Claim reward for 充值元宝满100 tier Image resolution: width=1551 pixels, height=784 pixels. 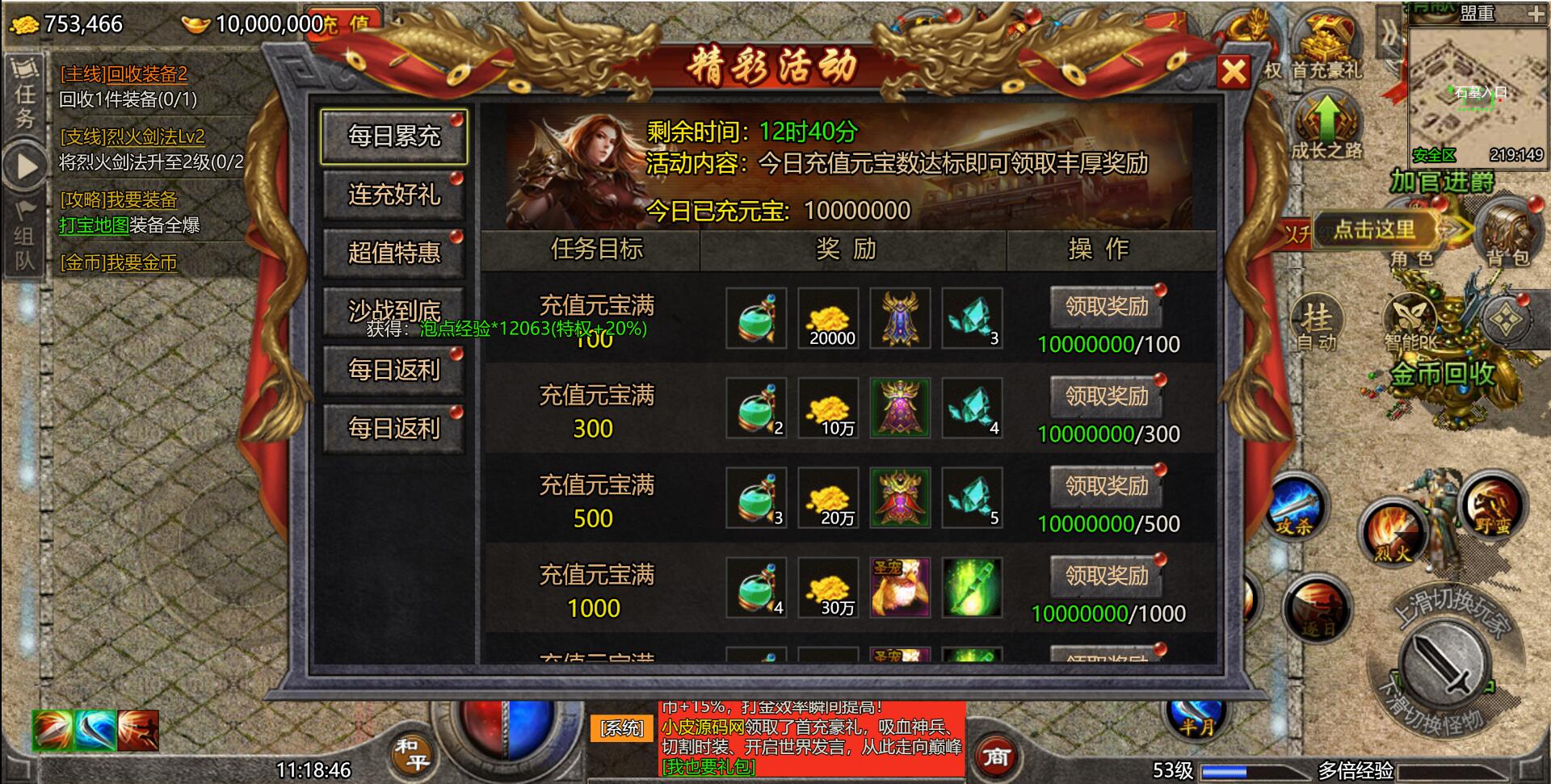click(x=1106, y=308)
